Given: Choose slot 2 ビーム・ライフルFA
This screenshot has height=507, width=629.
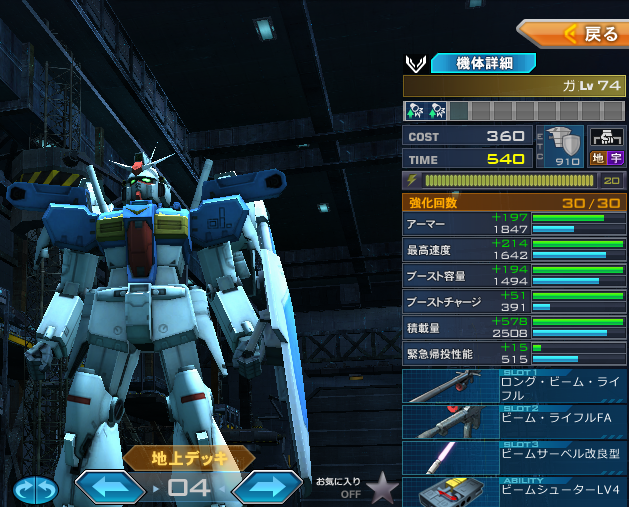Looking at the screenshot, I should click(515, 423).
